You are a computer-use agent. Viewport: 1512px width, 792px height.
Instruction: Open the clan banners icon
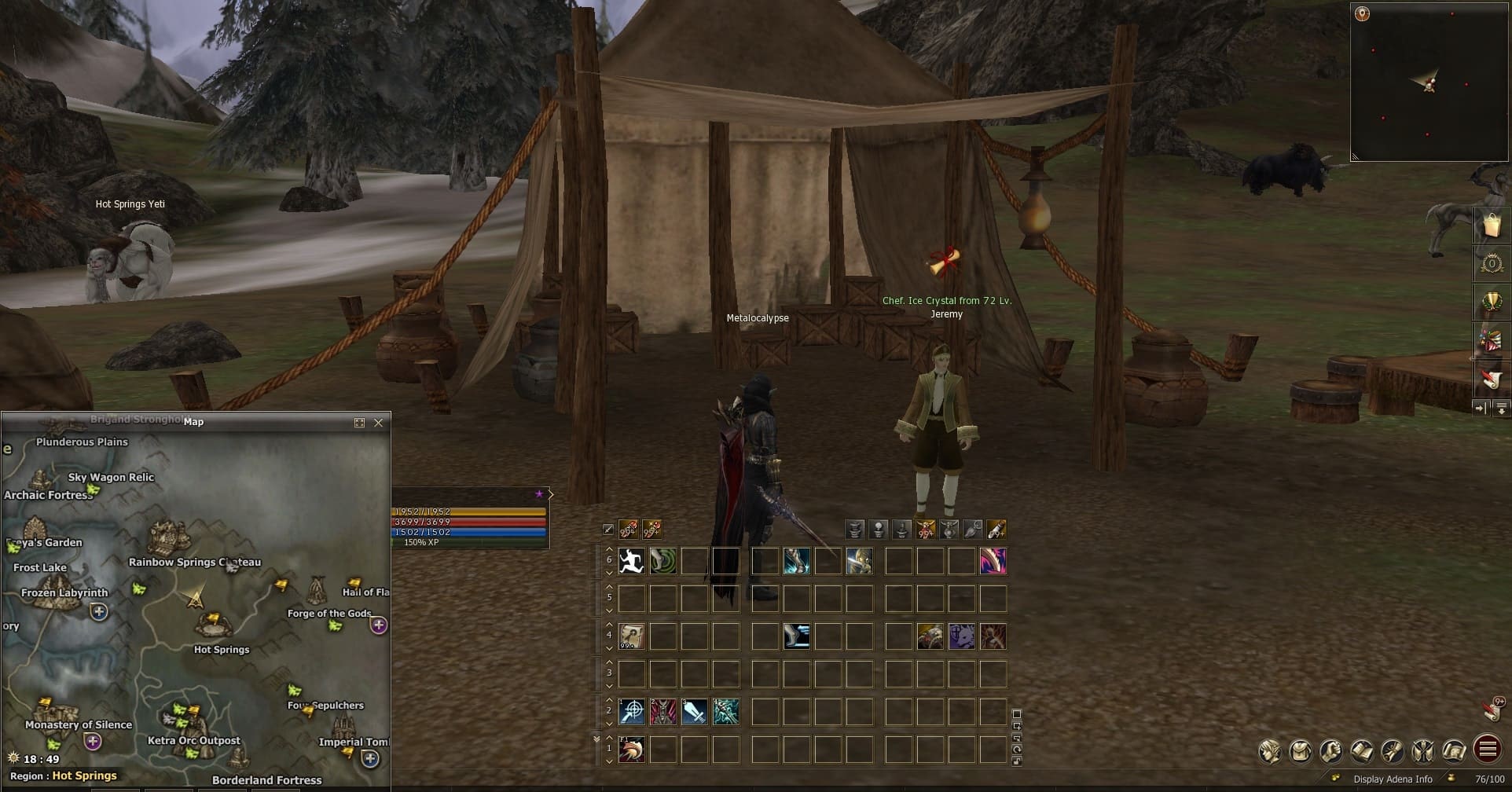(1423, 751)
